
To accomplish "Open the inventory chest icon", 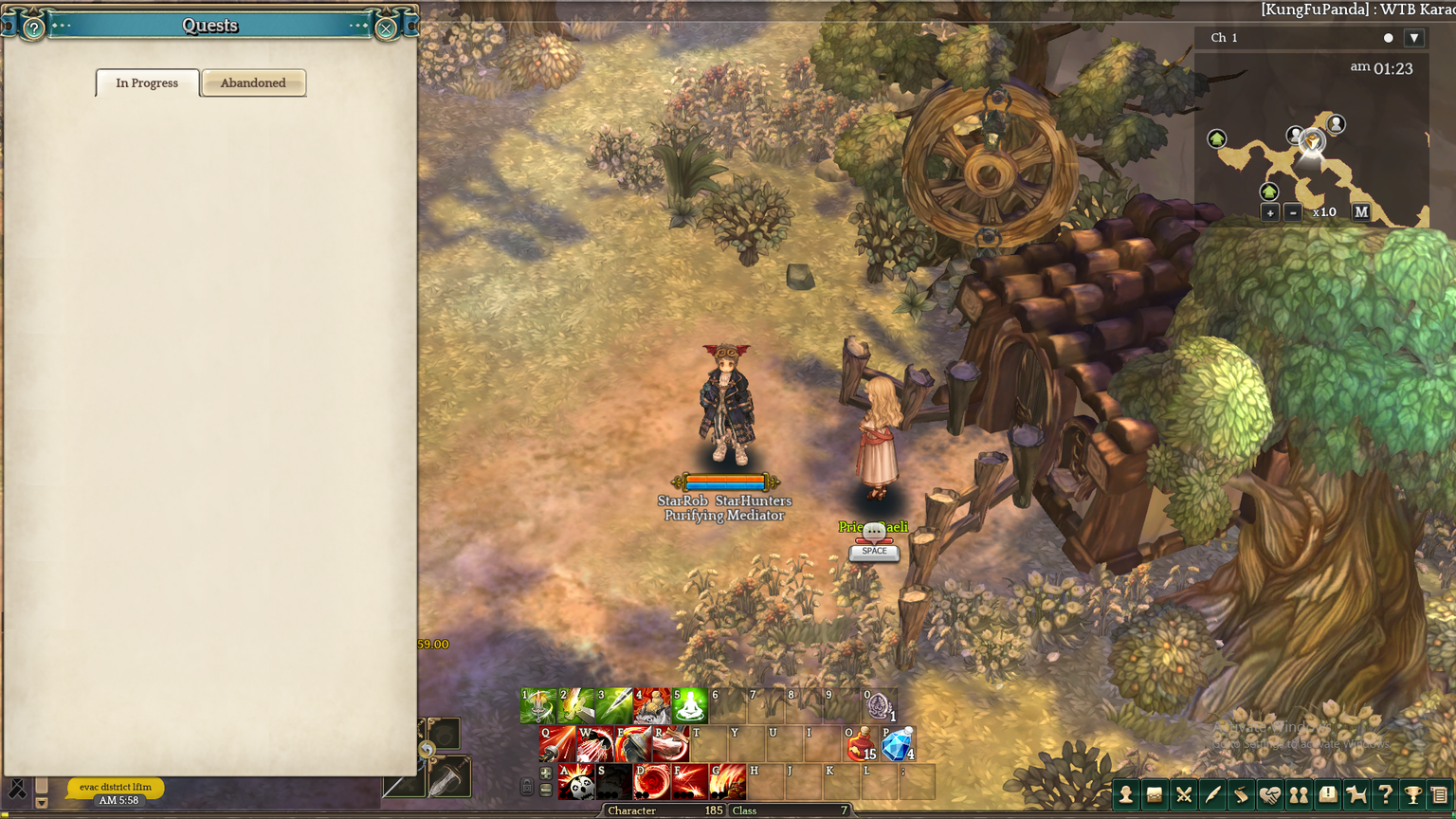I will point(1155,794).
